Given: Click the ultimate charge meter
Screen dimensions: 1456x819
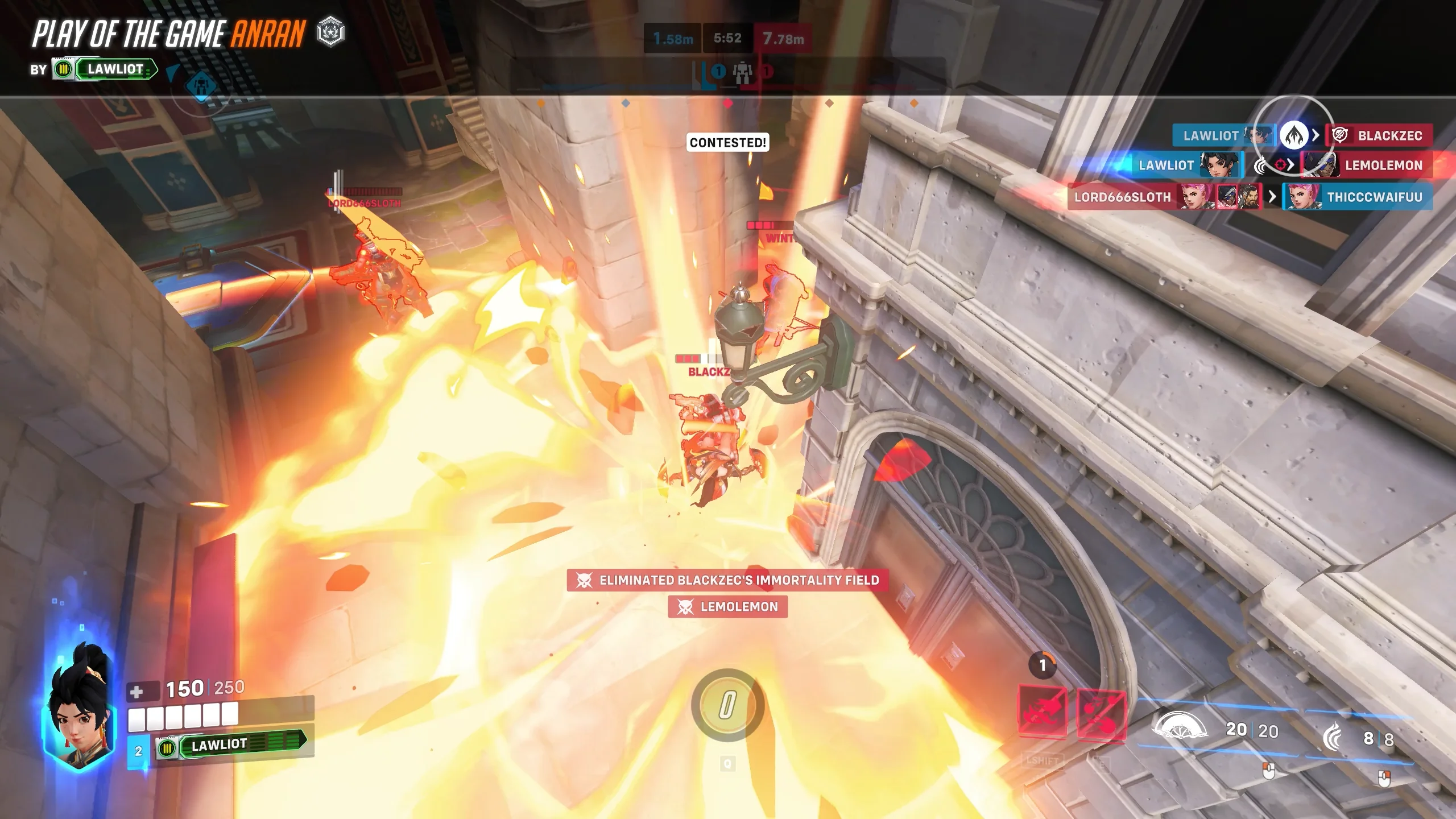Looking at the screenshot, I should [x=727, y=705].
